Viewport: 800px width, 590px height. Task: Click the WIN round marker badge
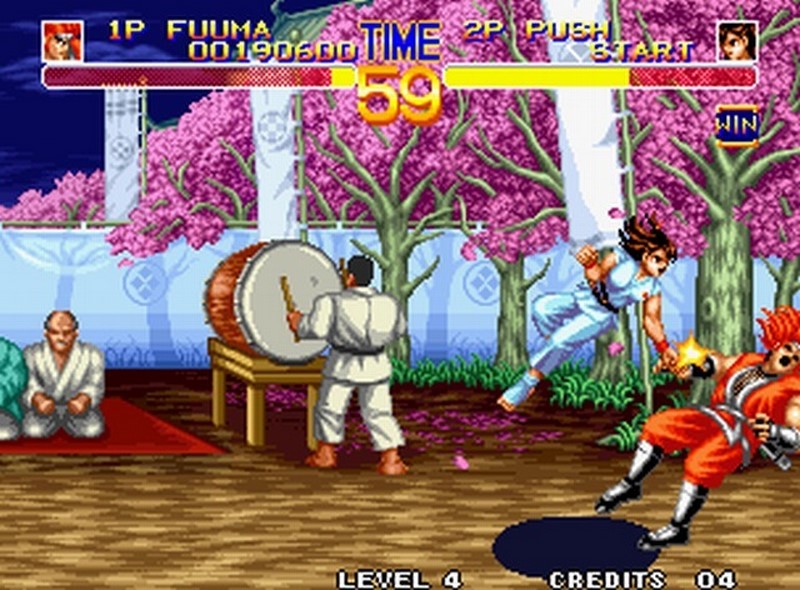736,127
